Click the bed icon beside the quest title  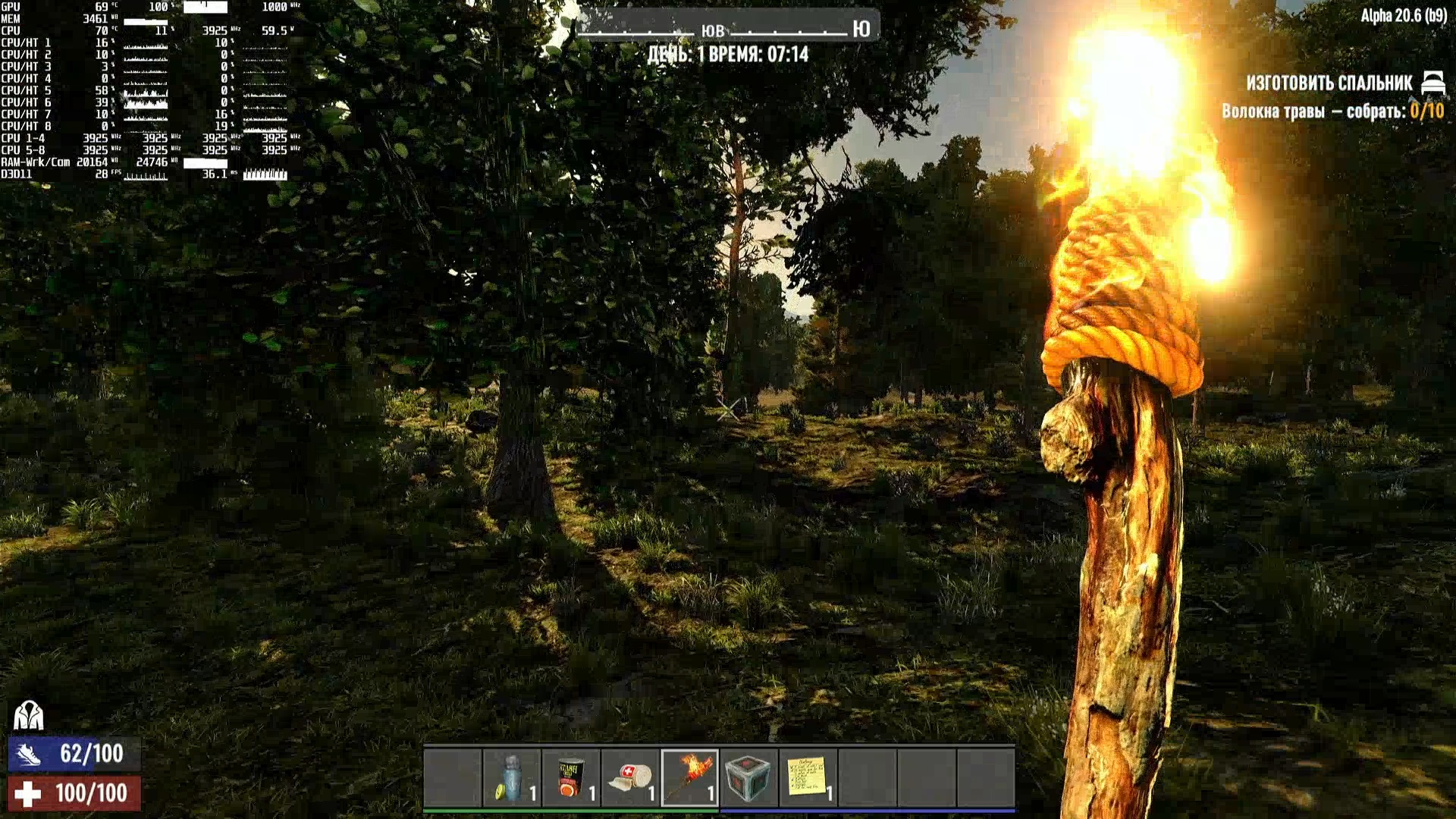point(1432,82)
